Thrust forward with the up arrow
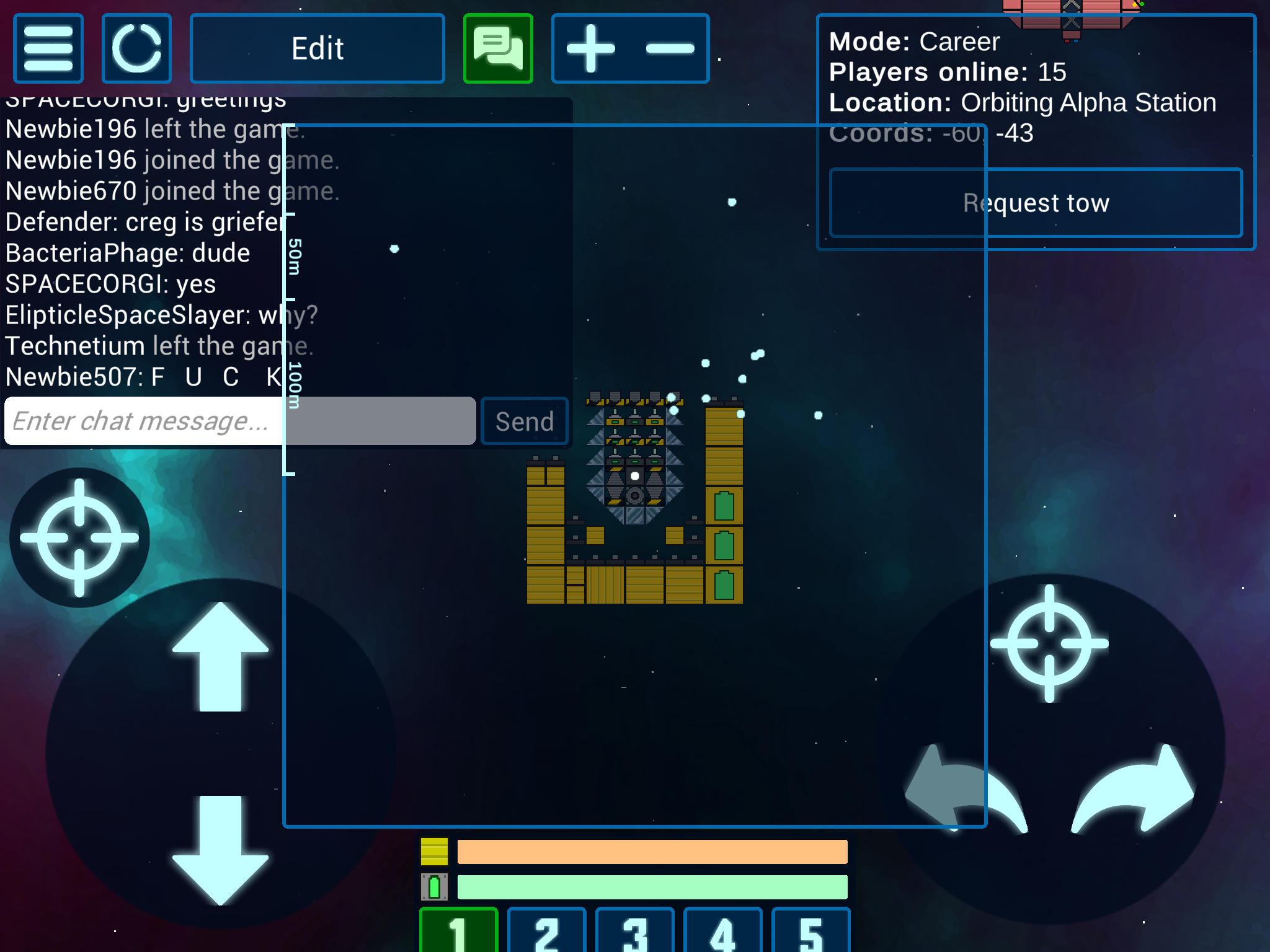This screenshot has width=1270, height=952. [x=220, y=657]
